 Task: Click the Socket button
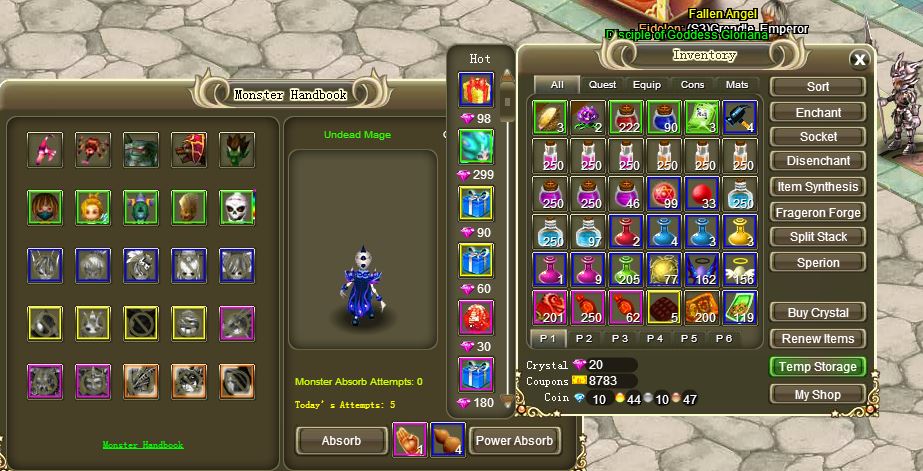click(818, 137)
